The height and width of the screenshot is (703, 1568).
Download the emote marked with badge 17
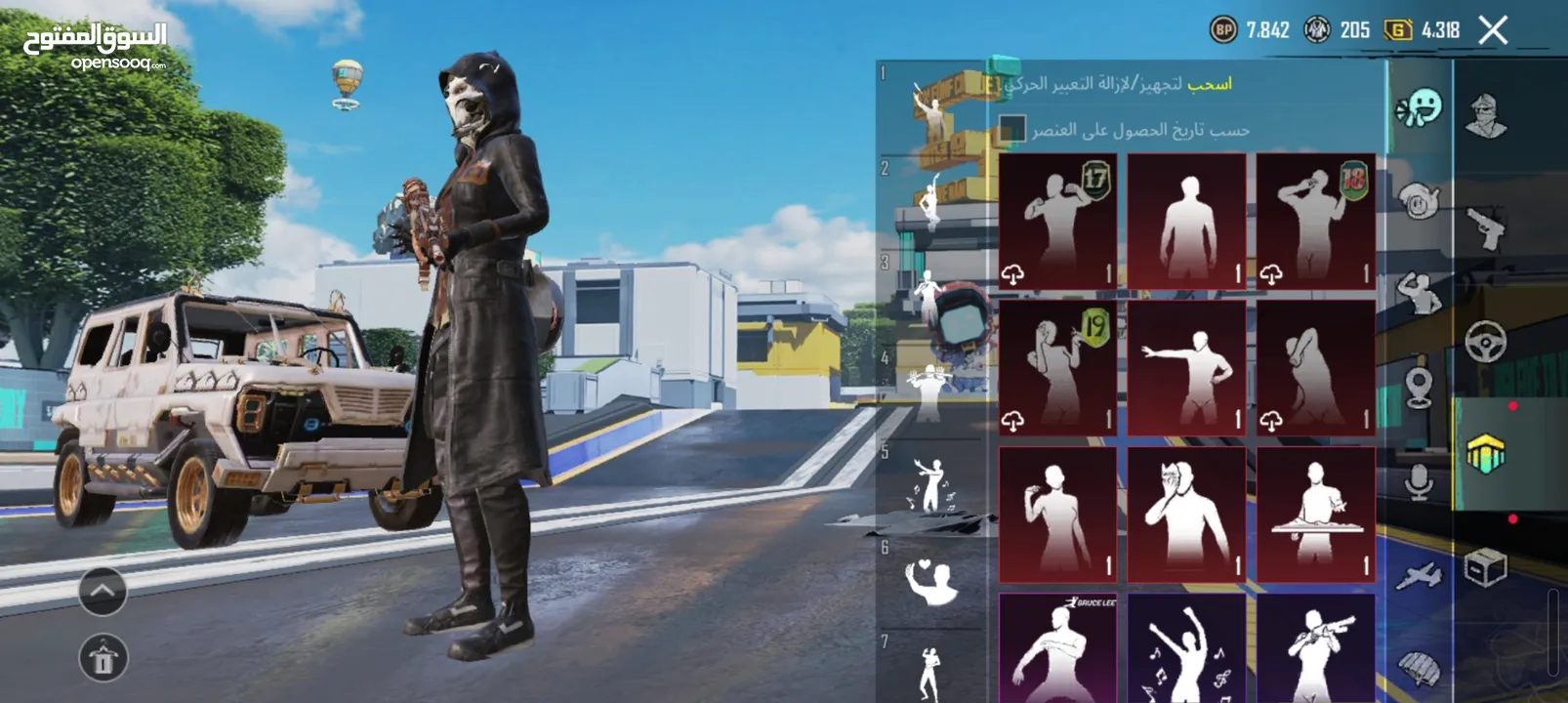tap(1012, 274)
